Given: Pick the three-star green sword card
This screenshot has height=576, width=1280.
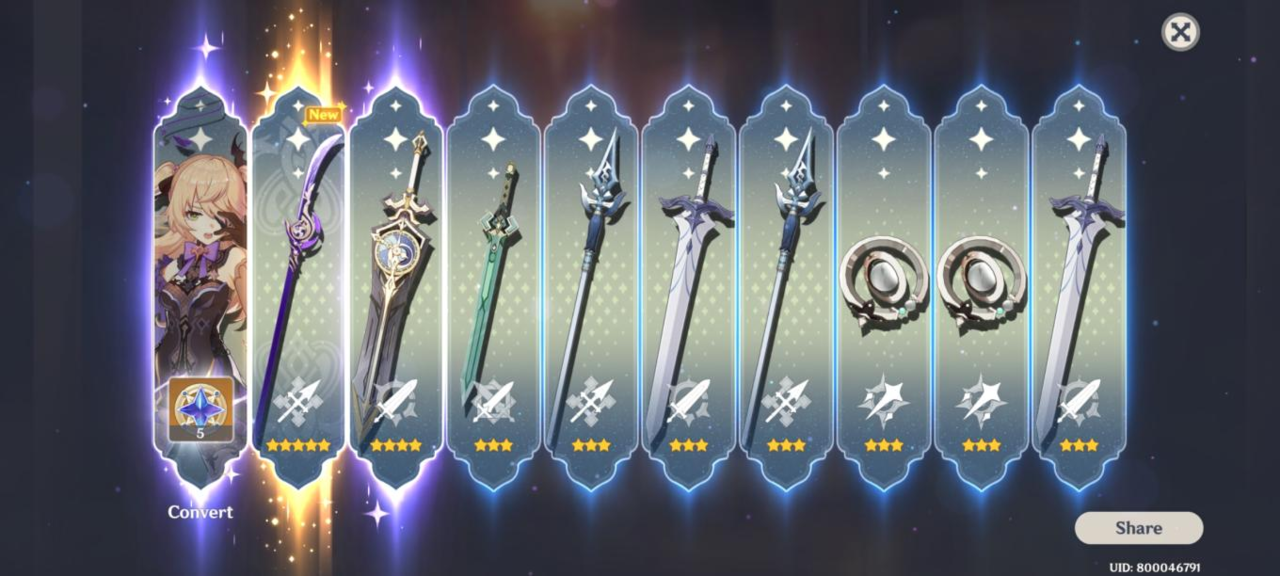Looking at the screenshot, I should pyautogui.click(x=493, y=285).
